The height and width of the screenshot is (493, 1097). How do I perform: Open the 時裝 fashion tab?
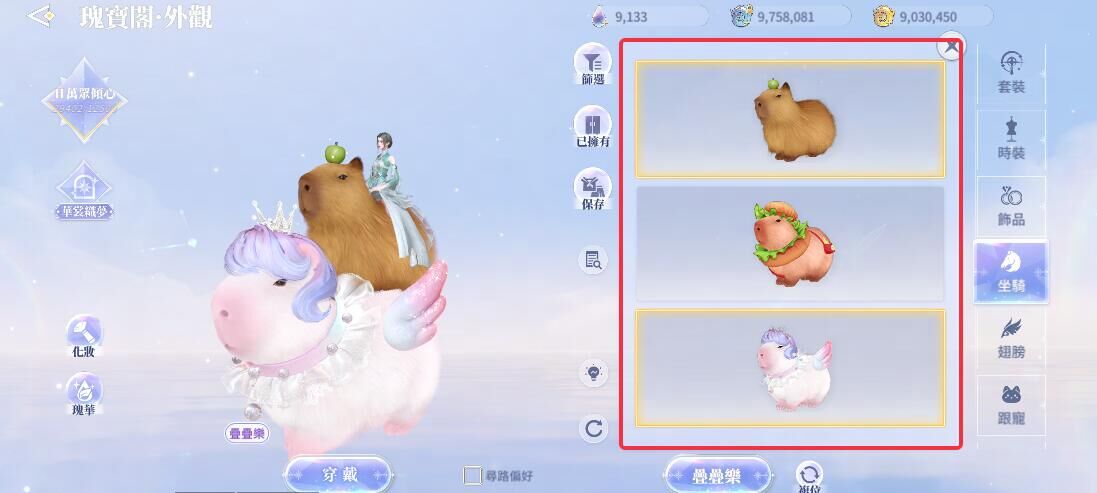click(1011, 140)
